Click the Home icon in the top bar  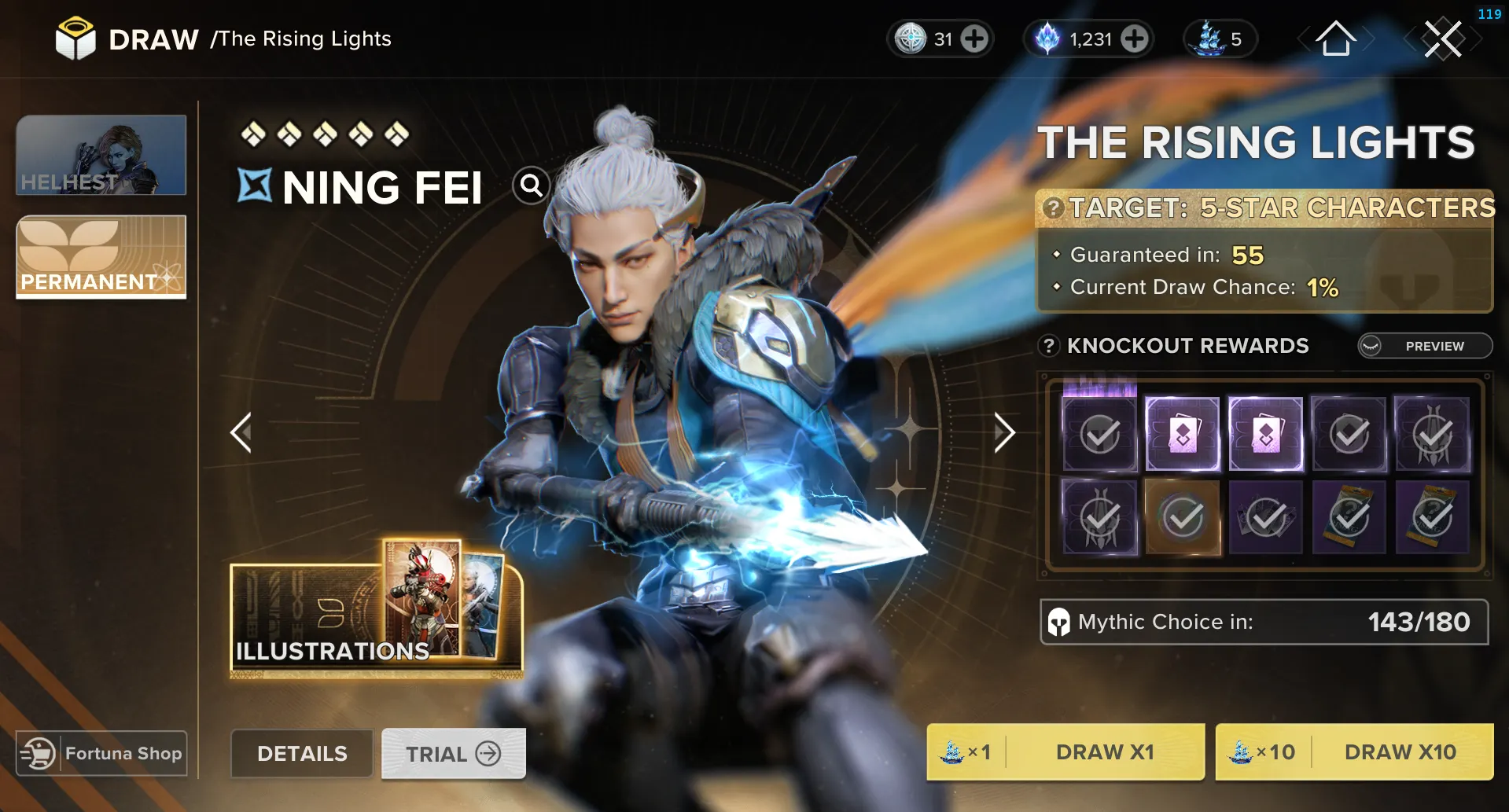point(1337,40)
